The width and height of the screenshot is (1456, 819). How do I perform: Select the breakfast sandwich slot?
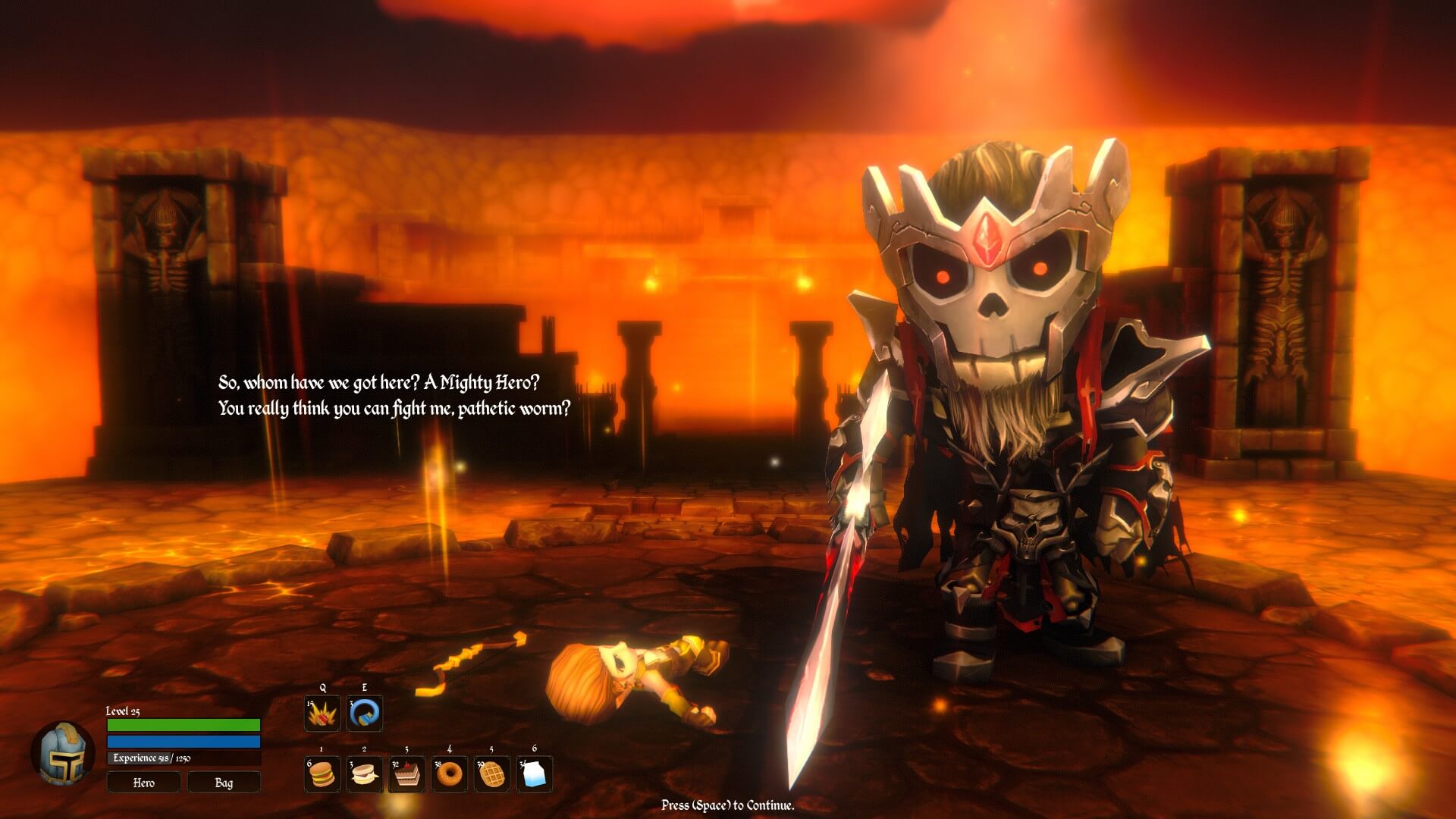click(x=364, y=773)
